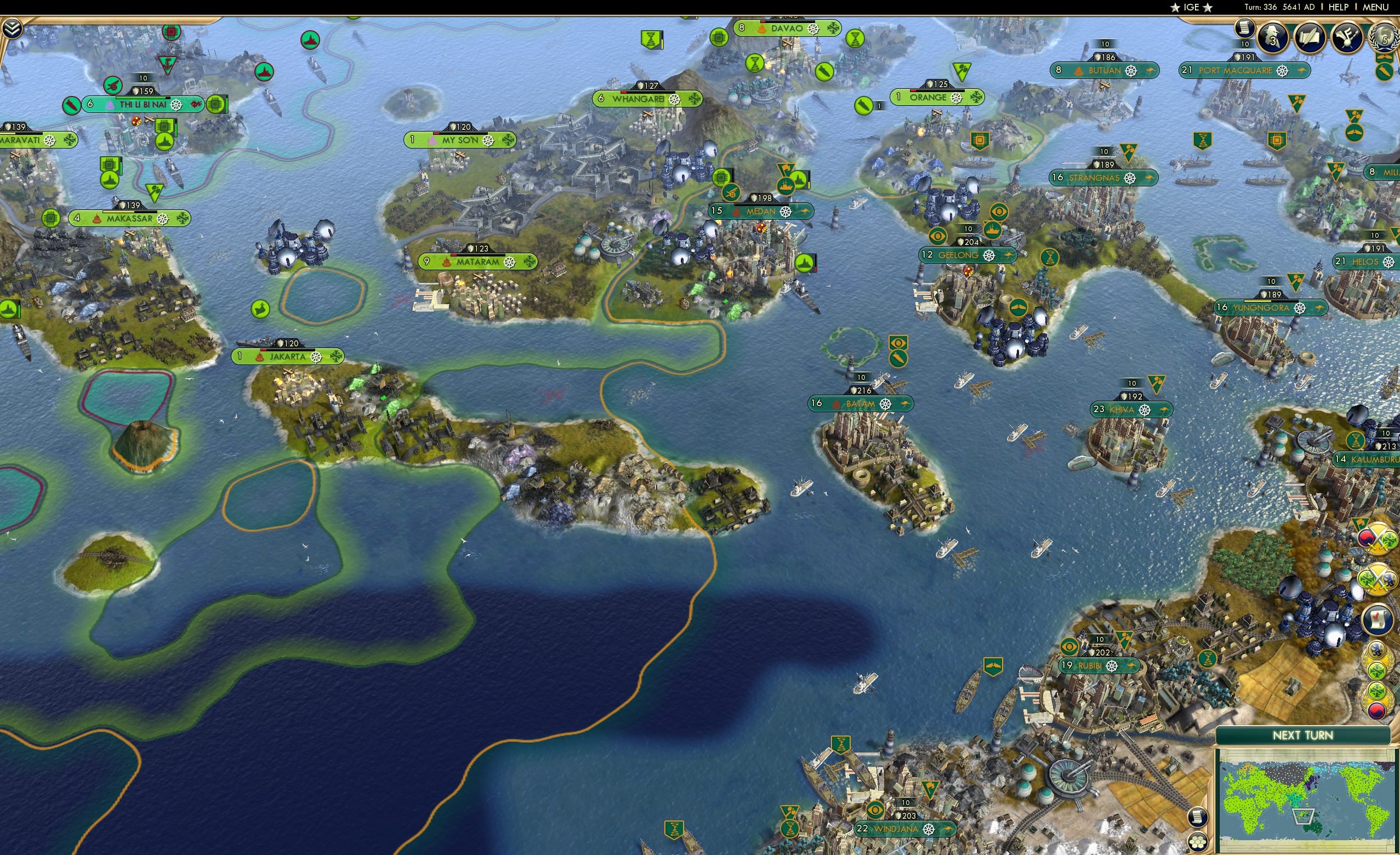1400x855 pixels.
Task: Select the Jakarta city banner
Action: (284, 356)
